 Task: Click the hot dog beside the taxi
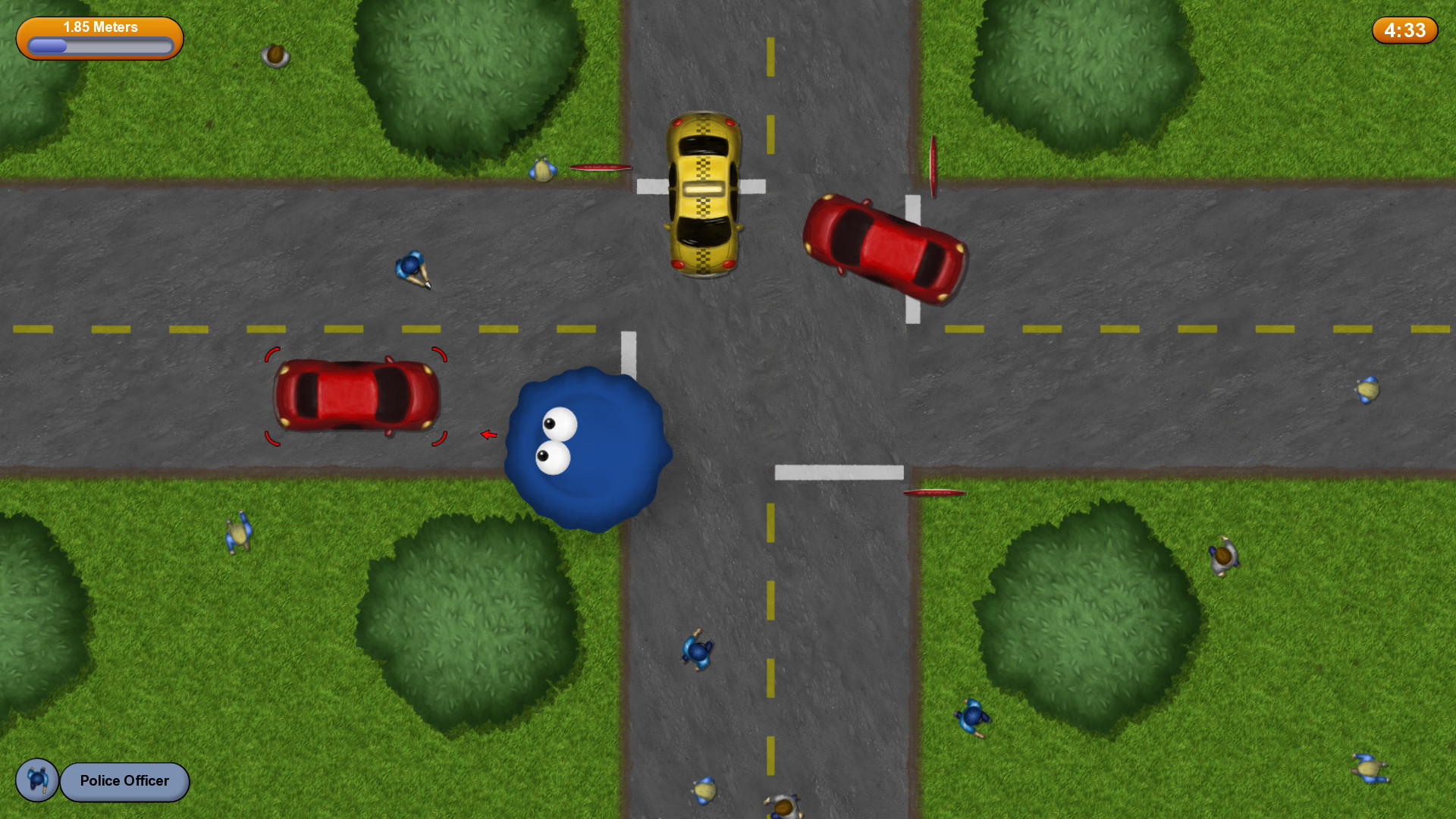click(601, 167)
